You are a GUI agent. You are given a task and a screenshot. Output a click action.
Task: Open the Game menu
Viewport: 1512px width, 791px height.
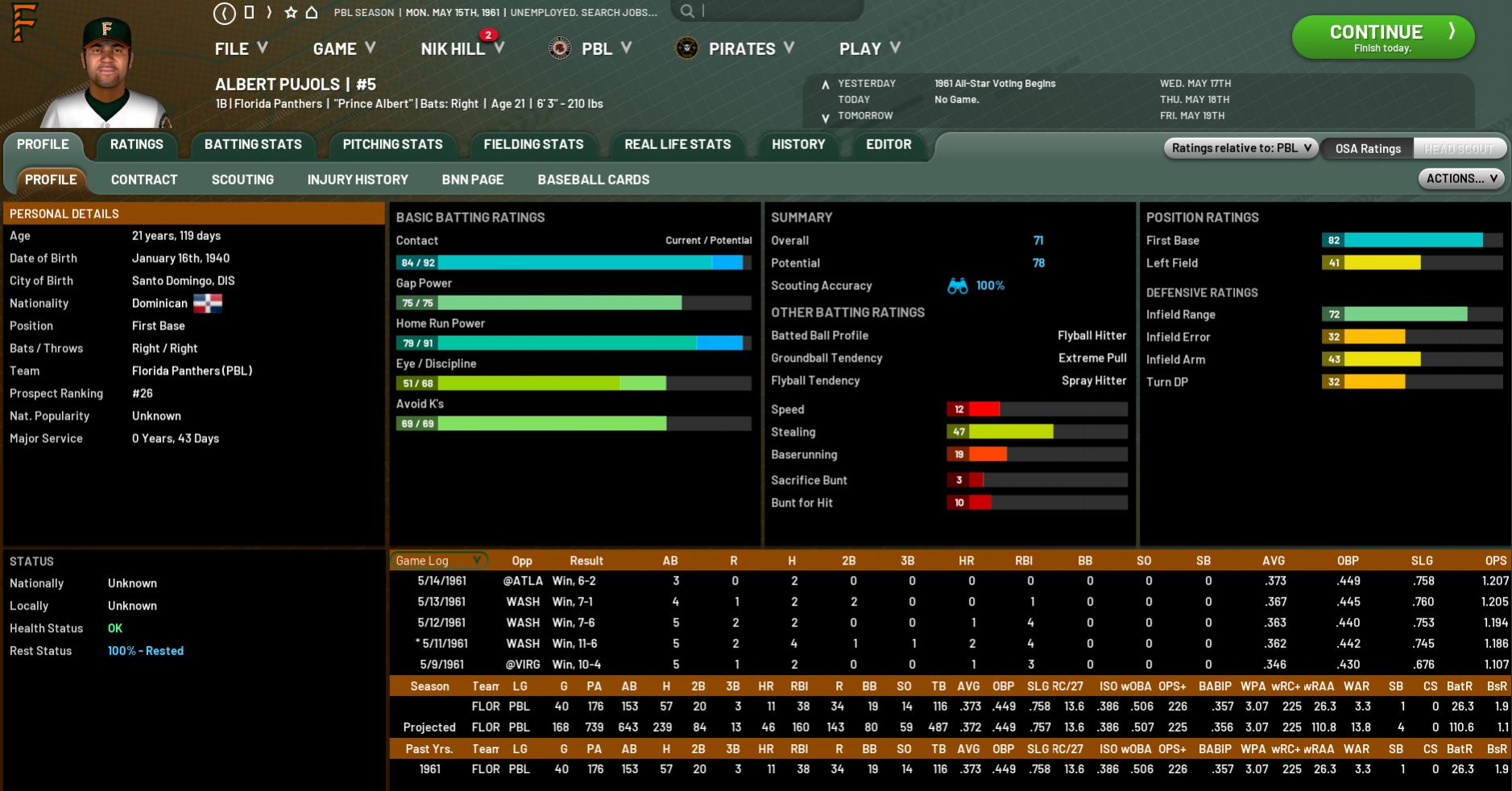click(x=344, y=49)
